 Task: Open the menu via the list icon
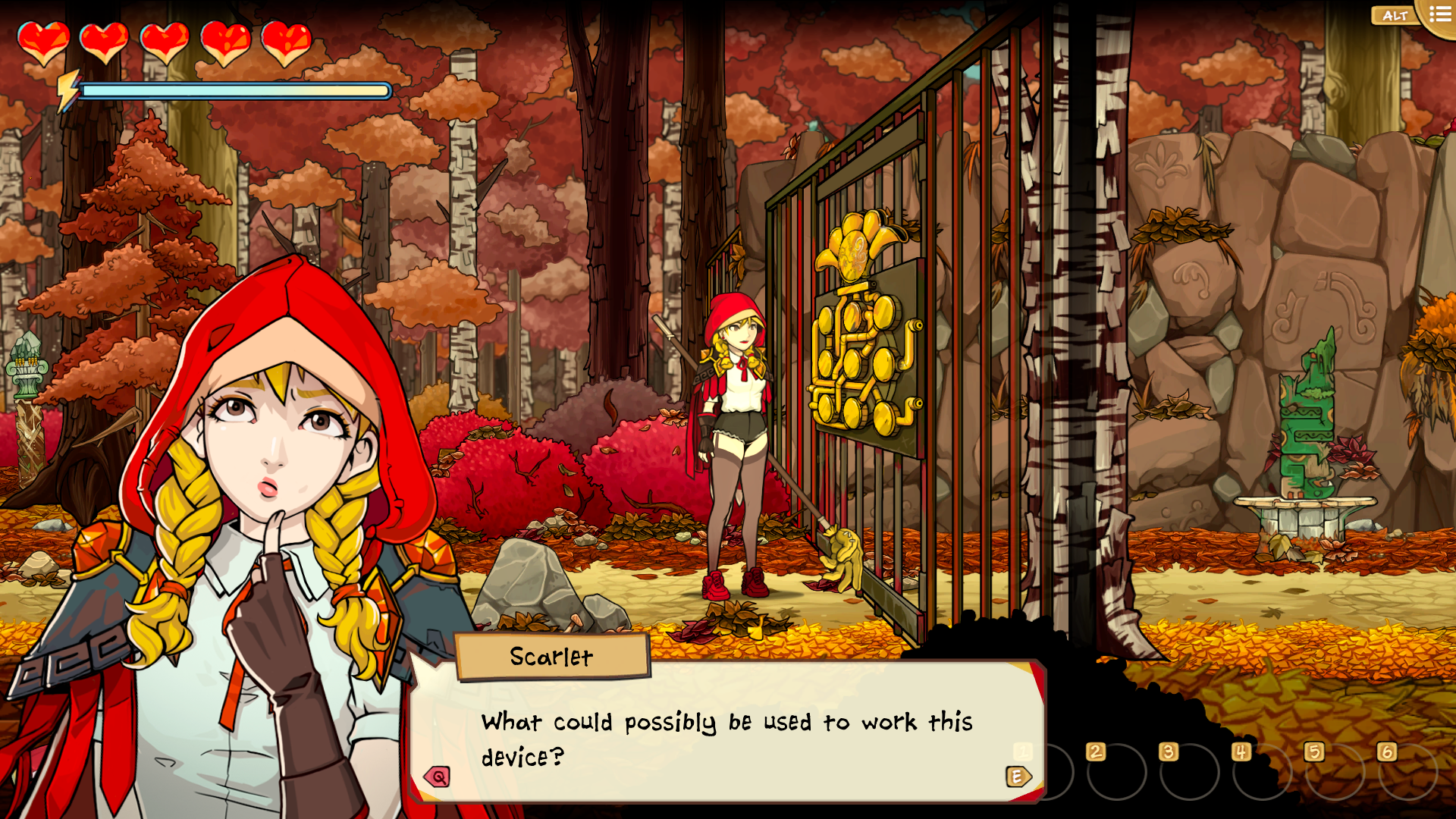click(x=1439, y=12)
